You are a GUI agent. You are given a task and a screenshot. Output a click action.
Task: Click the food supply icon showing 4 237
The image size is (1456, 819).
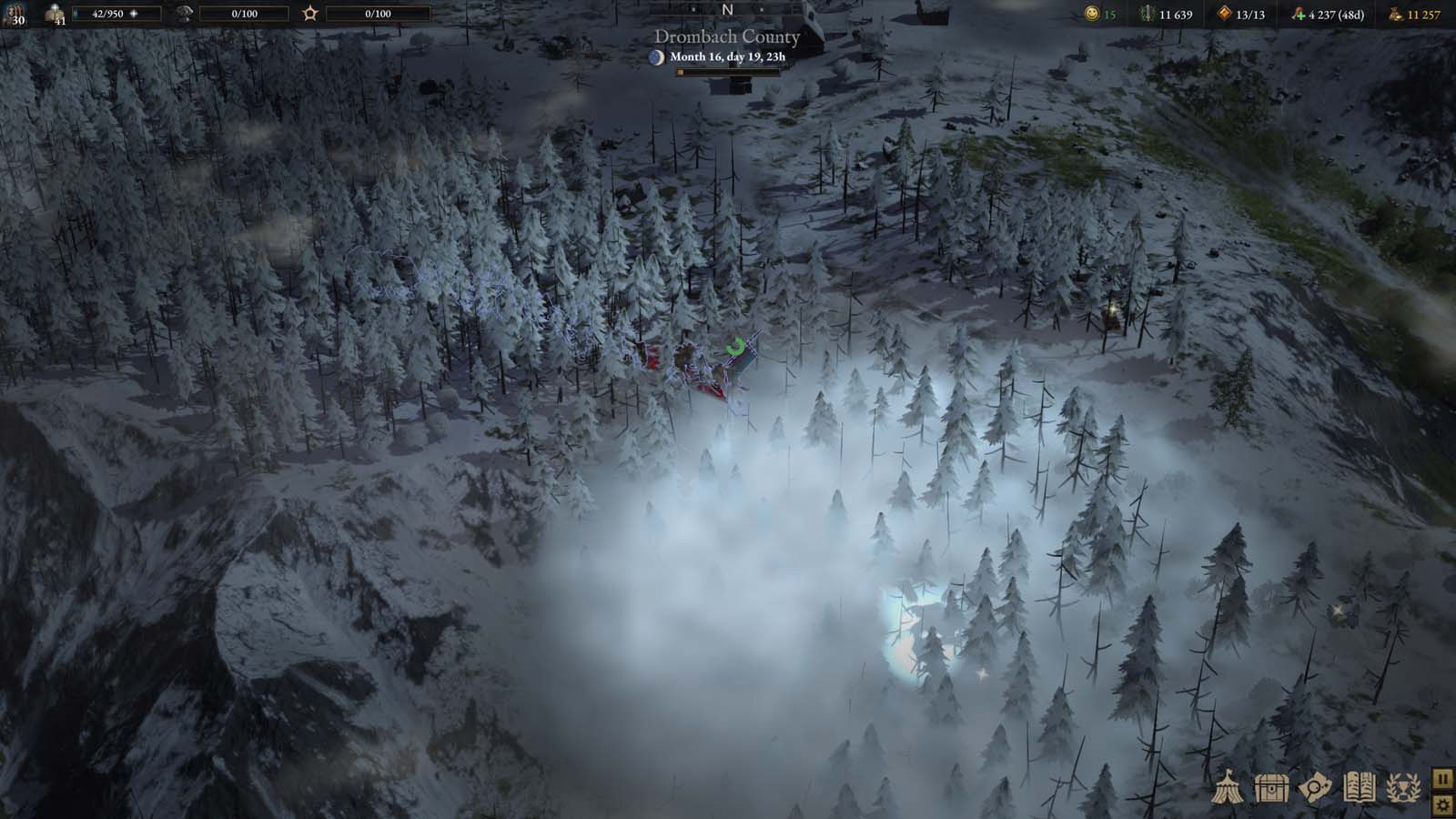click(x=1299, y=14)
